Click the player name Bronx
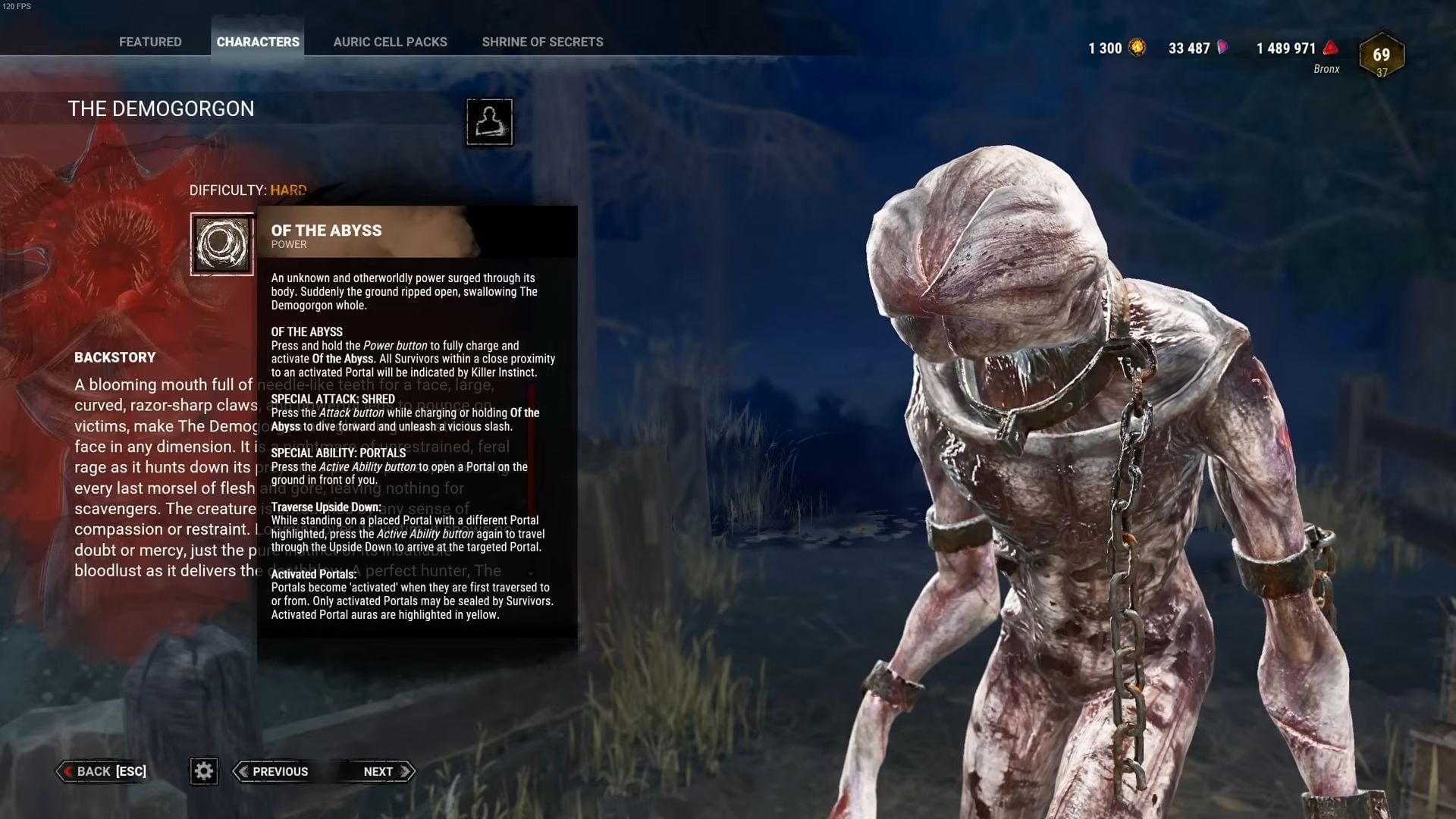Image resolution: width=1456 pixels, height=819 pixels. pos(1326,68)
